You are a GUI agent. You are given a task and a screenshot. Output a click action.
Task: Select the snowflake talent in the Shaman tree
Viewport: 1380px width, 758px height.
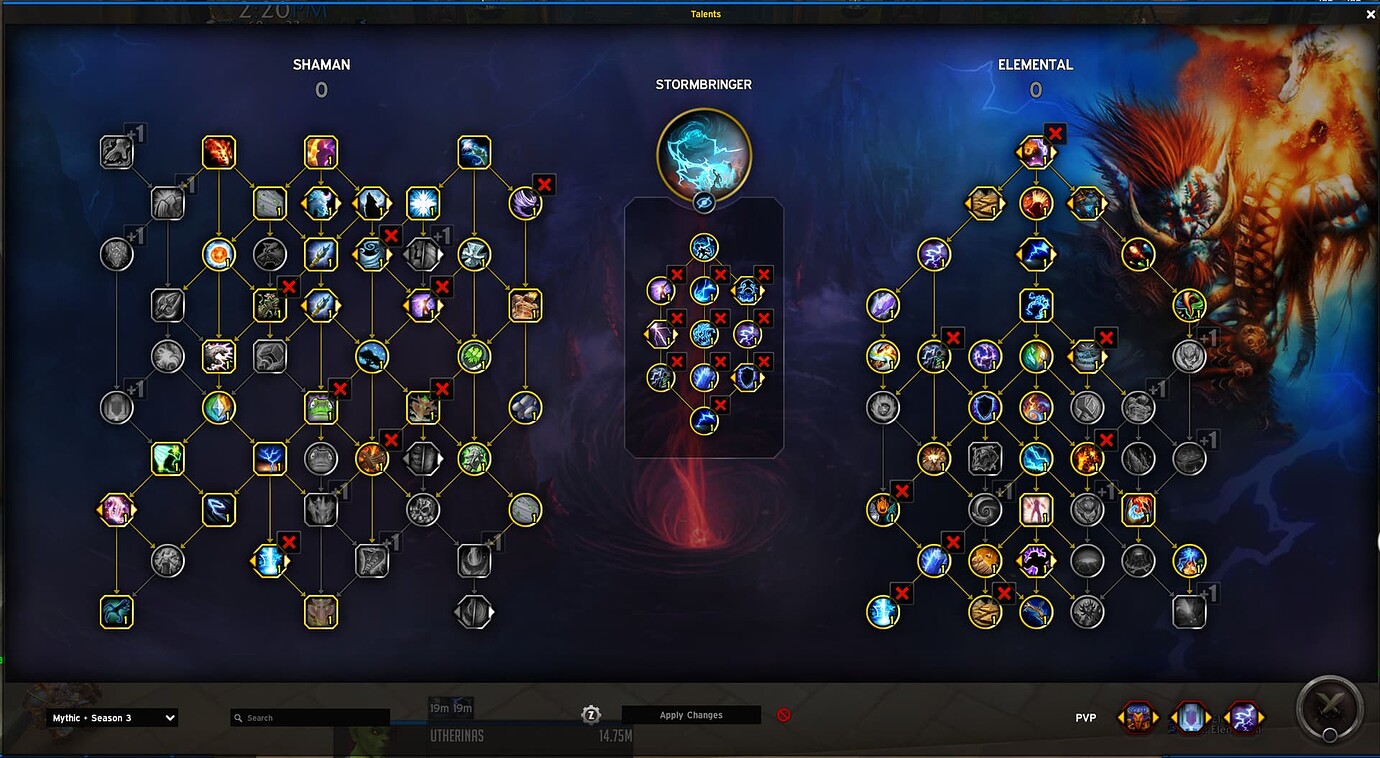pos(423,203)
